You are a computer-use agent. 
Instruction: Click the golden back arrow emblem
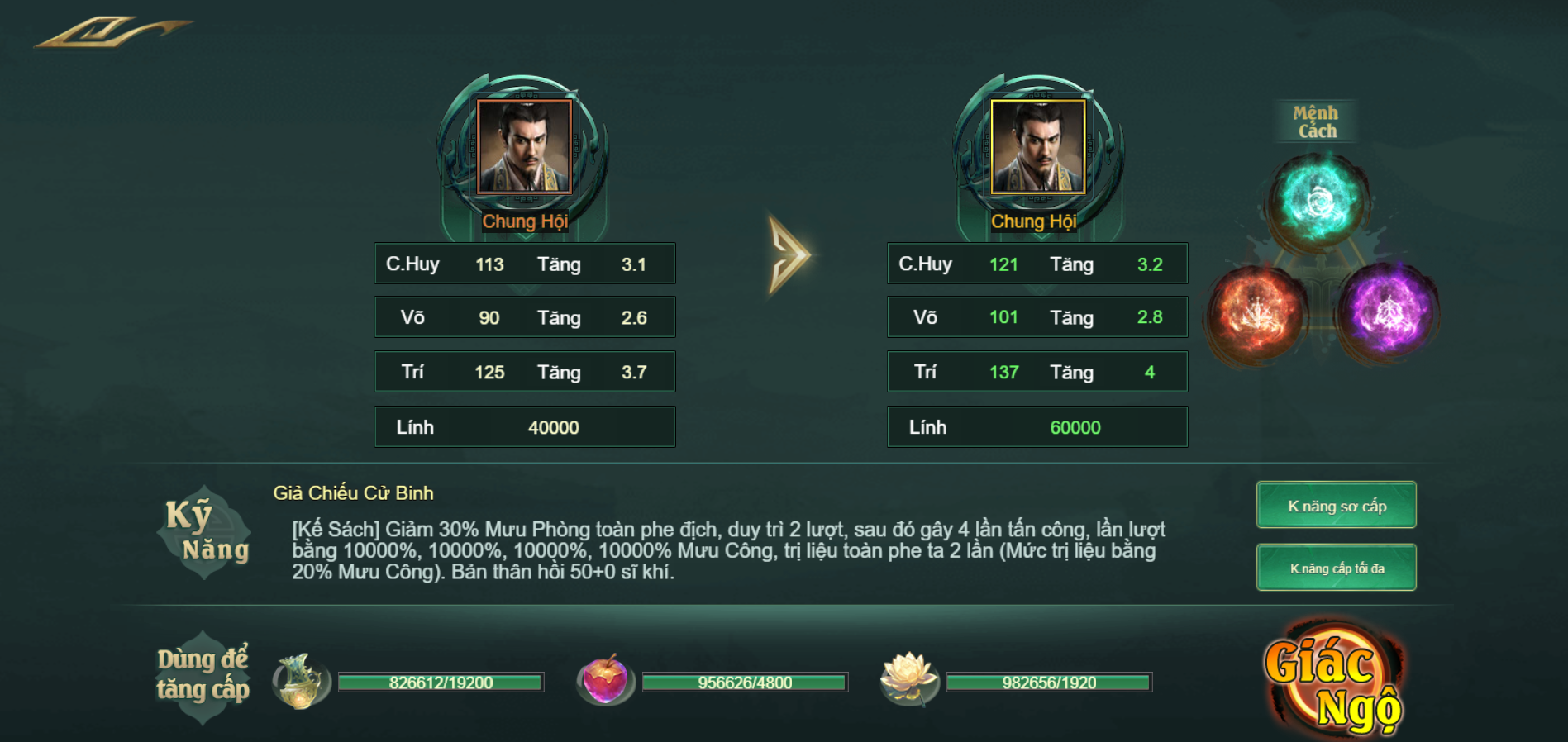[x=112, y=32]
